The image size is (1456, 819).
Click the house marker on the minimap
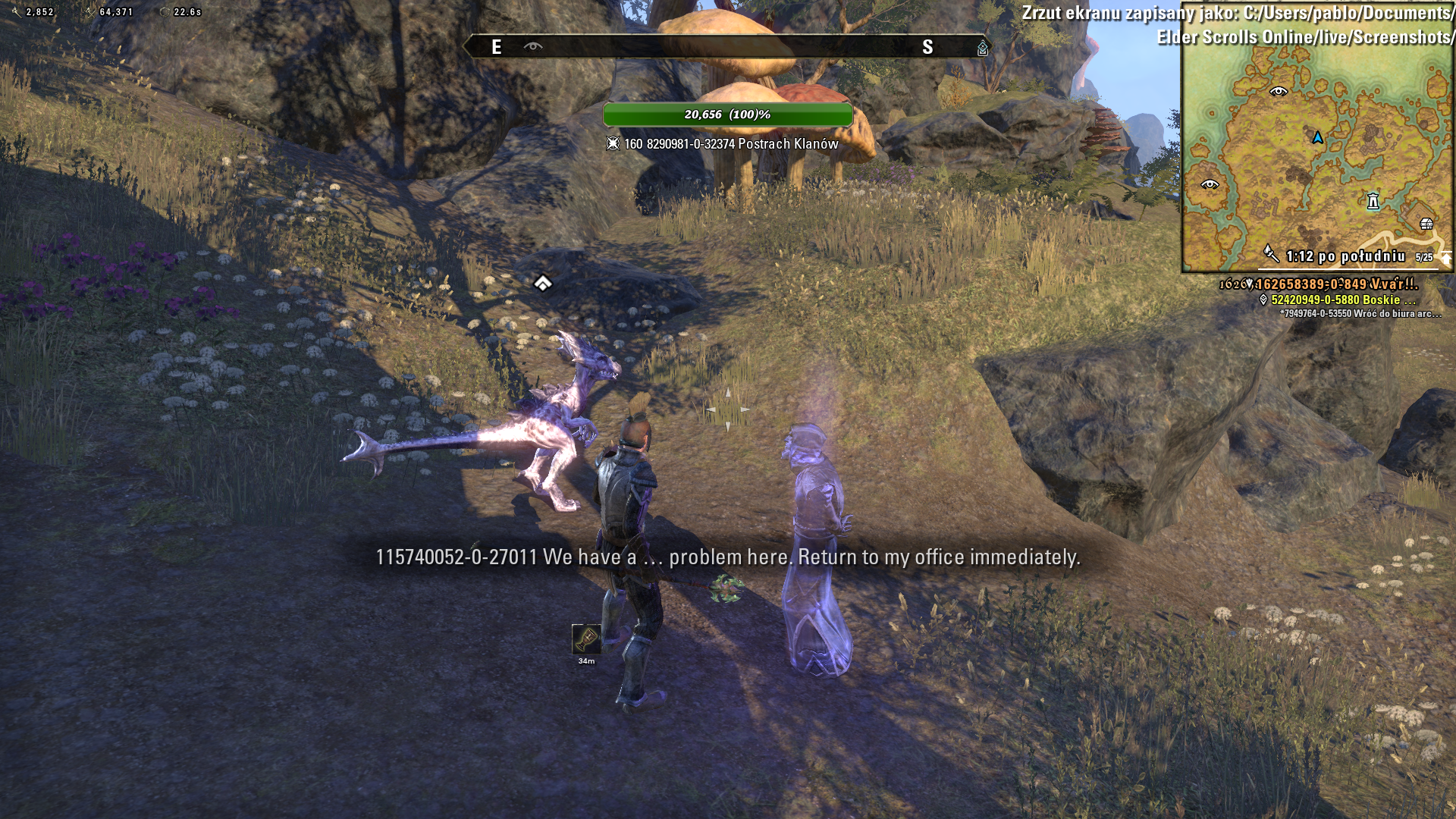point(1426,224)
